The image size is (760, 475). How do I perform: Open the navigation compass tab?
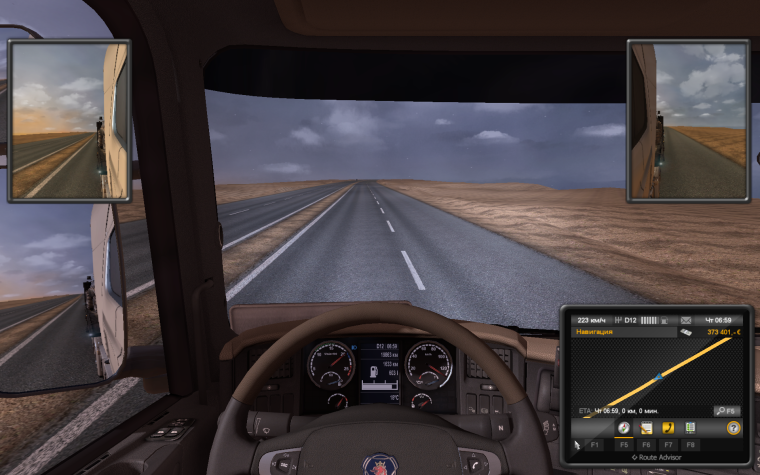coord(623,428)
